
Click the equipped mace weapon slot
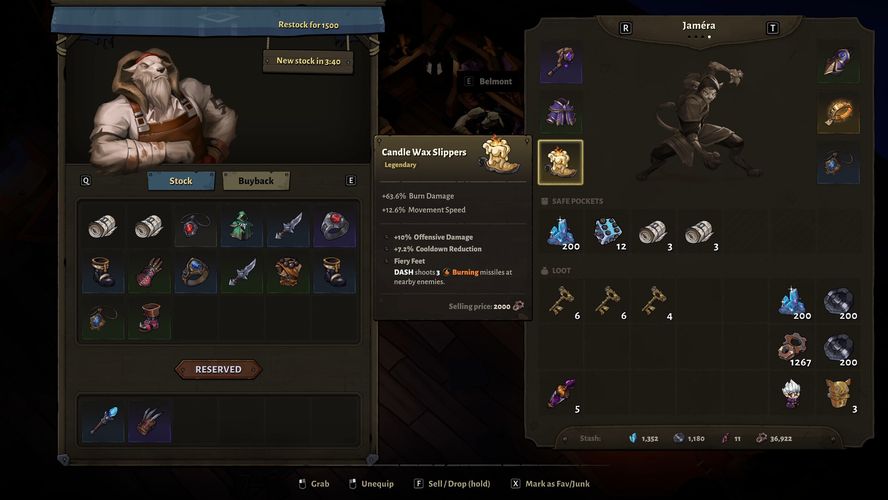pyautogui.click(x=560, y=62)
